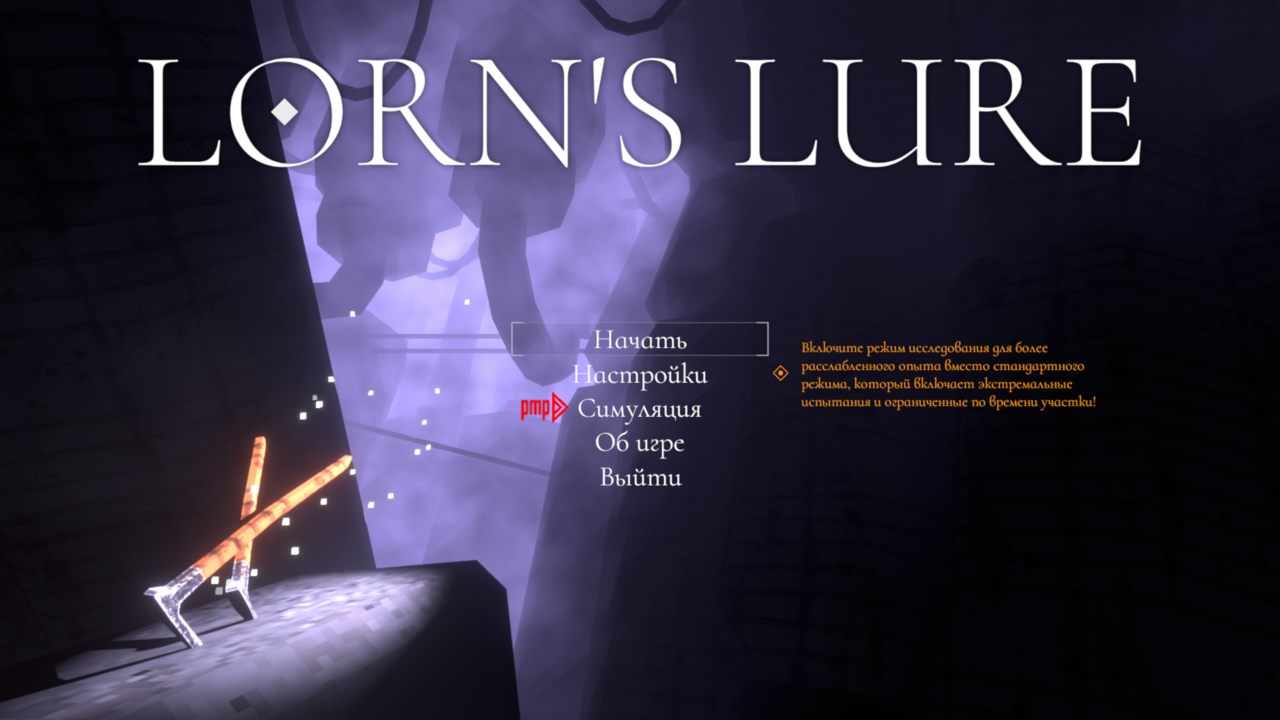Click Выйти to quit the game
Screen dimensions: 1280x720
click(640, 478)
